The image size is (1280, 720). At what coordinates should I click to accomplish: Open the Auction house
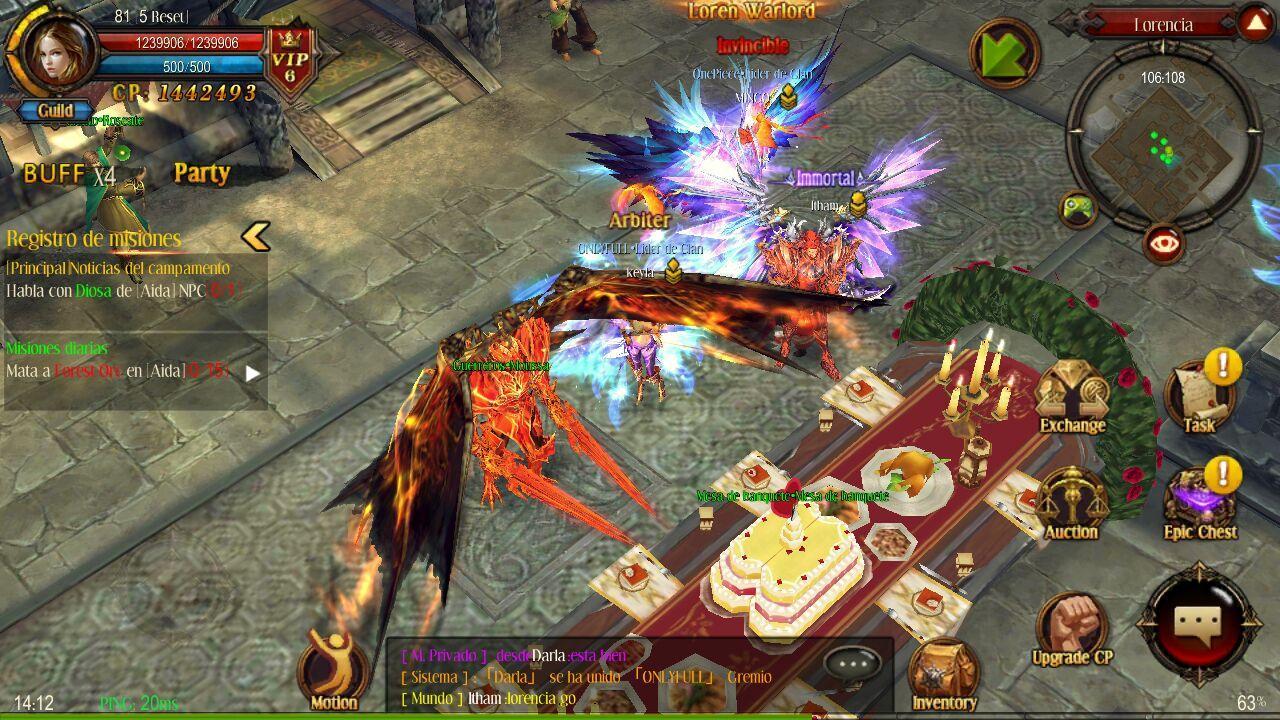coord(1071,505)
